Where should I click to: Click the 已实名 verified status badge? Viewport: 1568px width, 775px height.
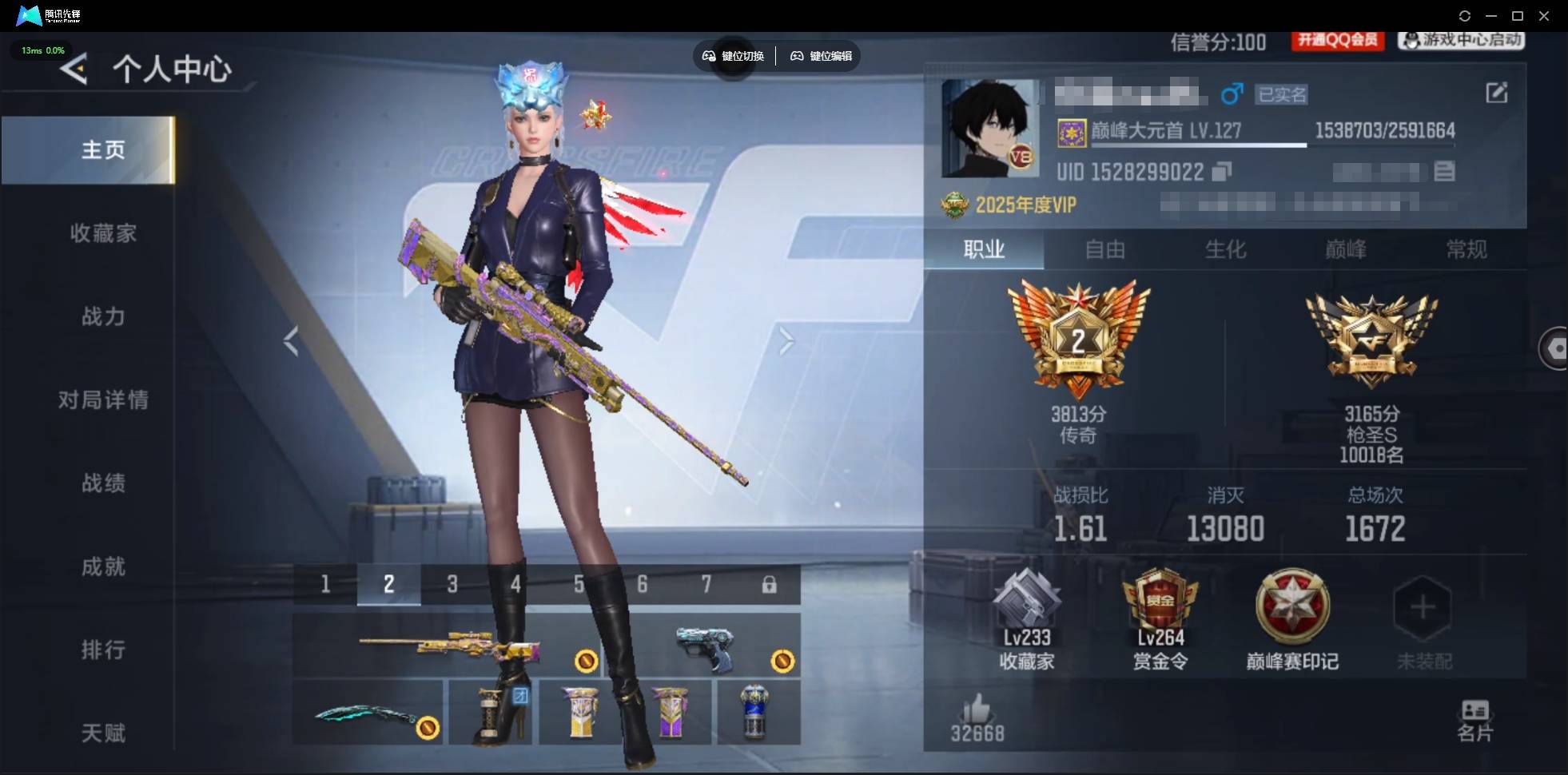1282,94
